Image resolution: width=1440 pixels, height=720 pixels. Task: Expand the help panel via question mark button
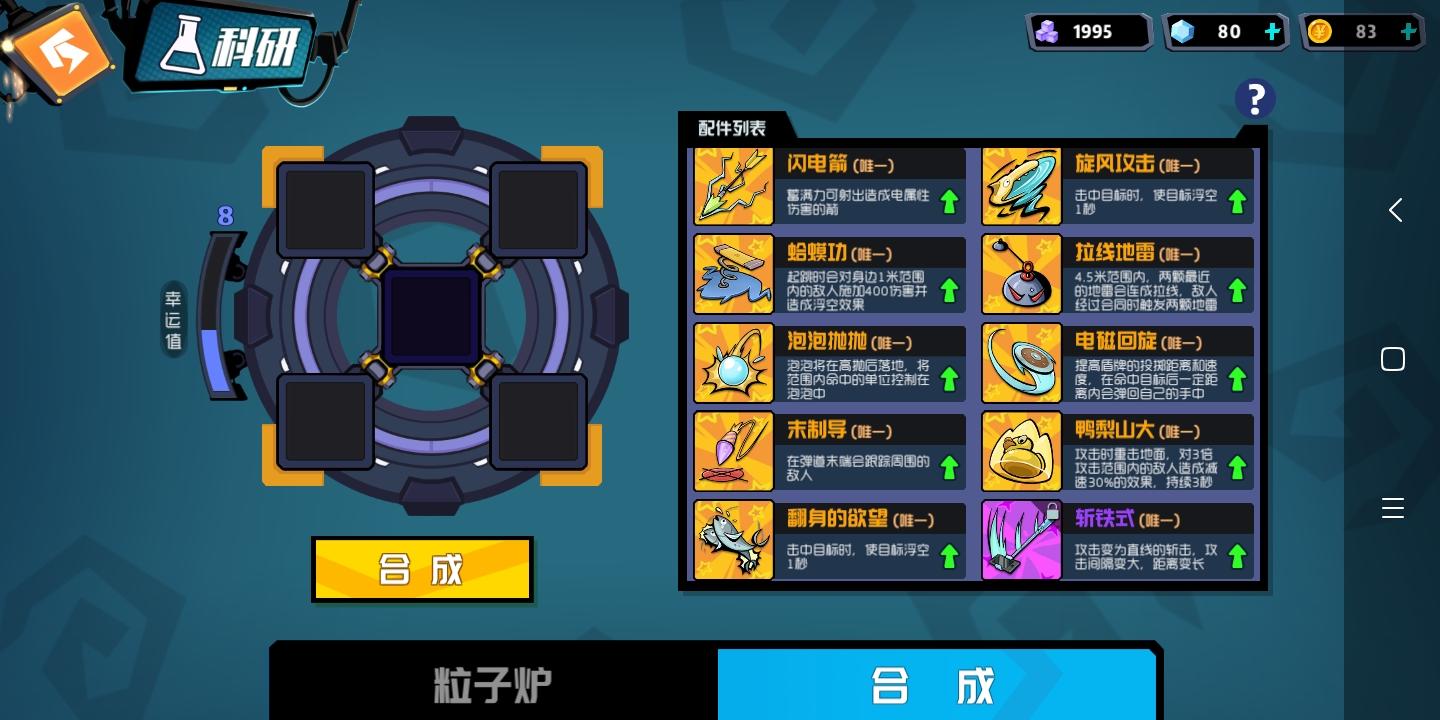(1255, 98)
